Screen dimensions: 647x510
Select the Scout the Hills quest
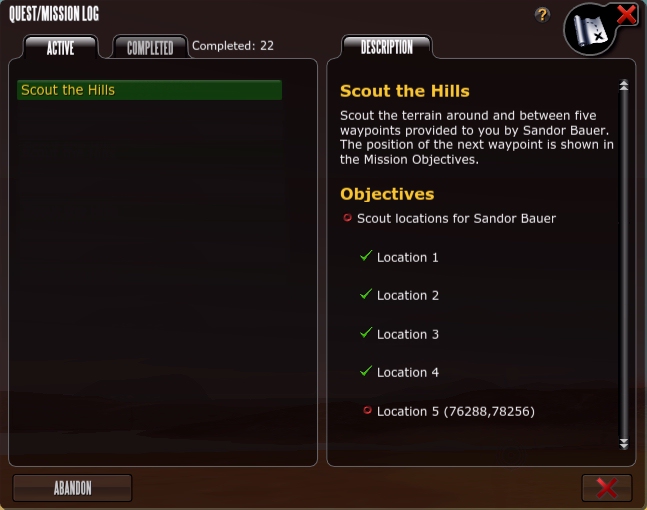150,90
